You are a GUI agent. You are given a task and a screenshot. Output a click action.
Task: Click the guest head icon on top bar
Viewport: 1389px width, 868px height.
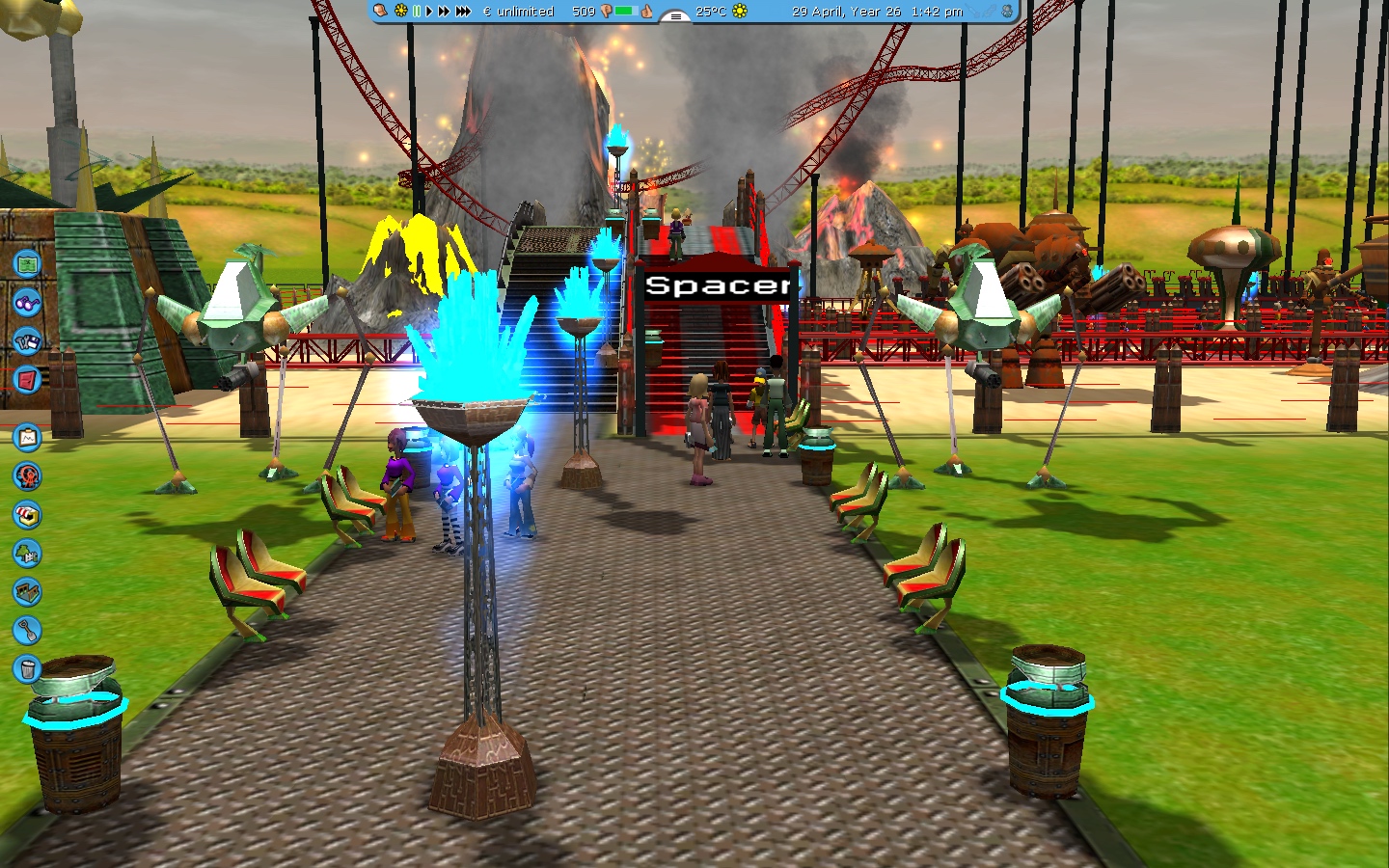381,12
